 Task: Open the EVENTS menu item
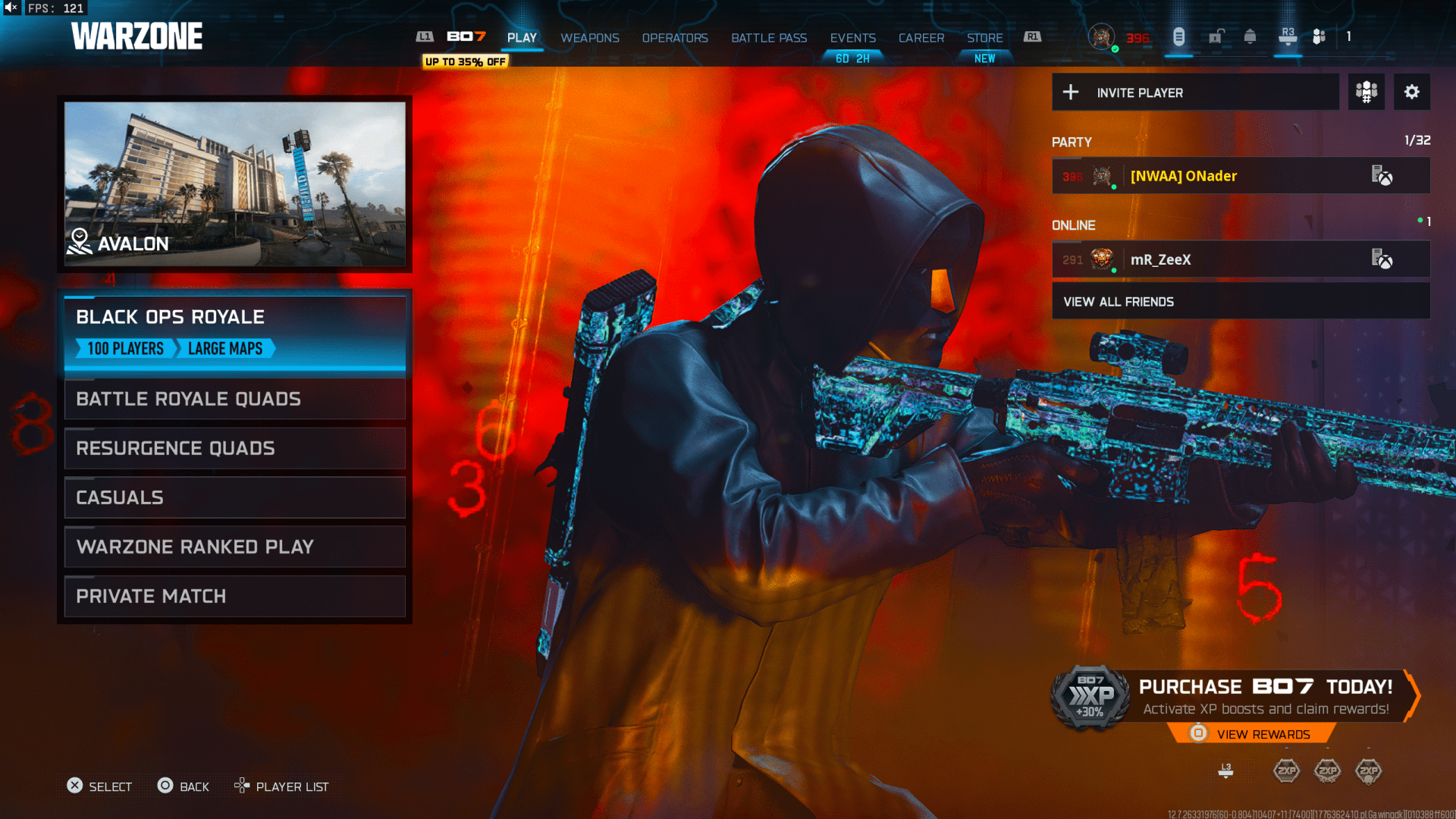(852, 37)
